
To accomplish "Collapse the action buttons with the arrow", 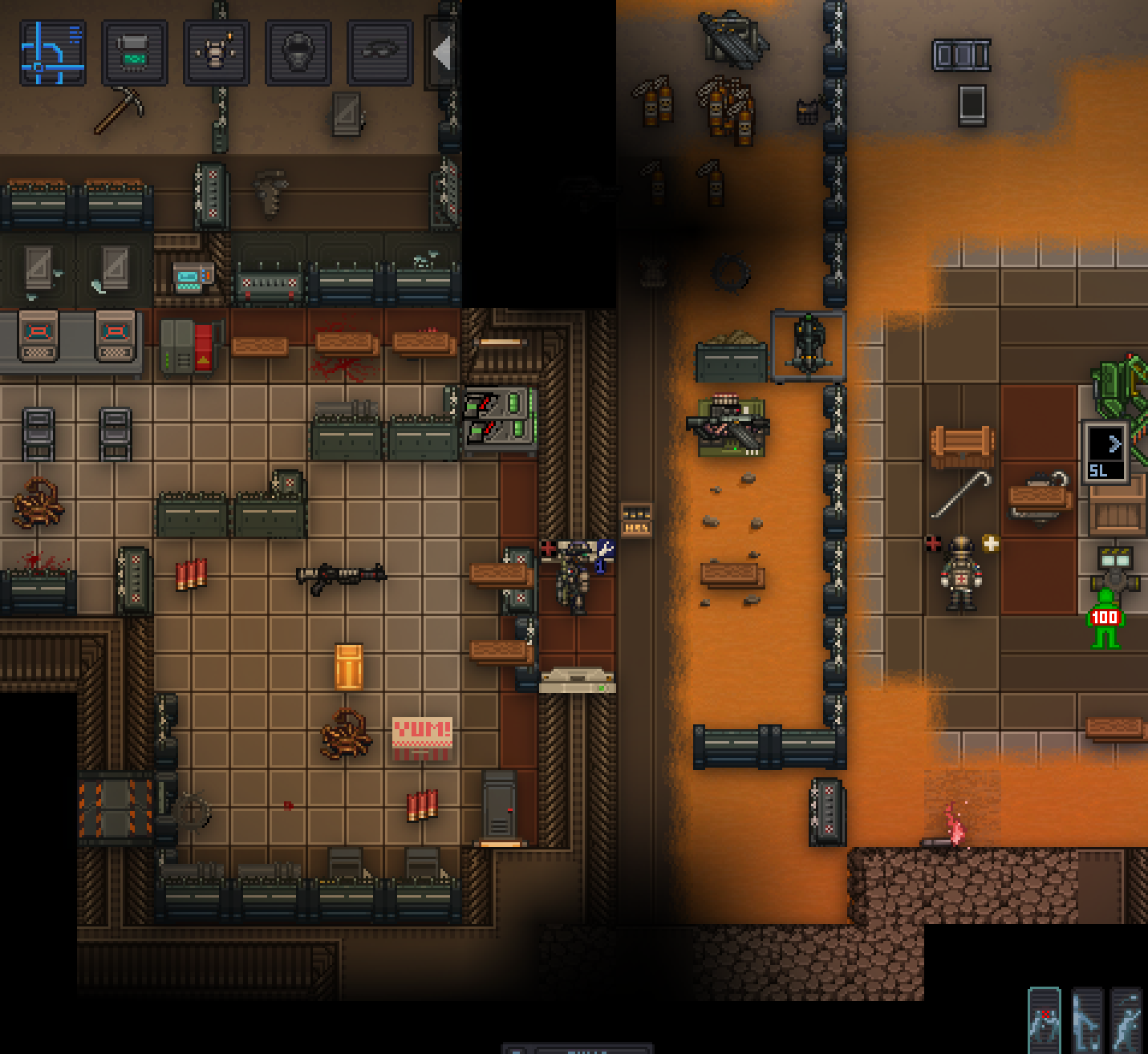I will click(x=440, y=54).
